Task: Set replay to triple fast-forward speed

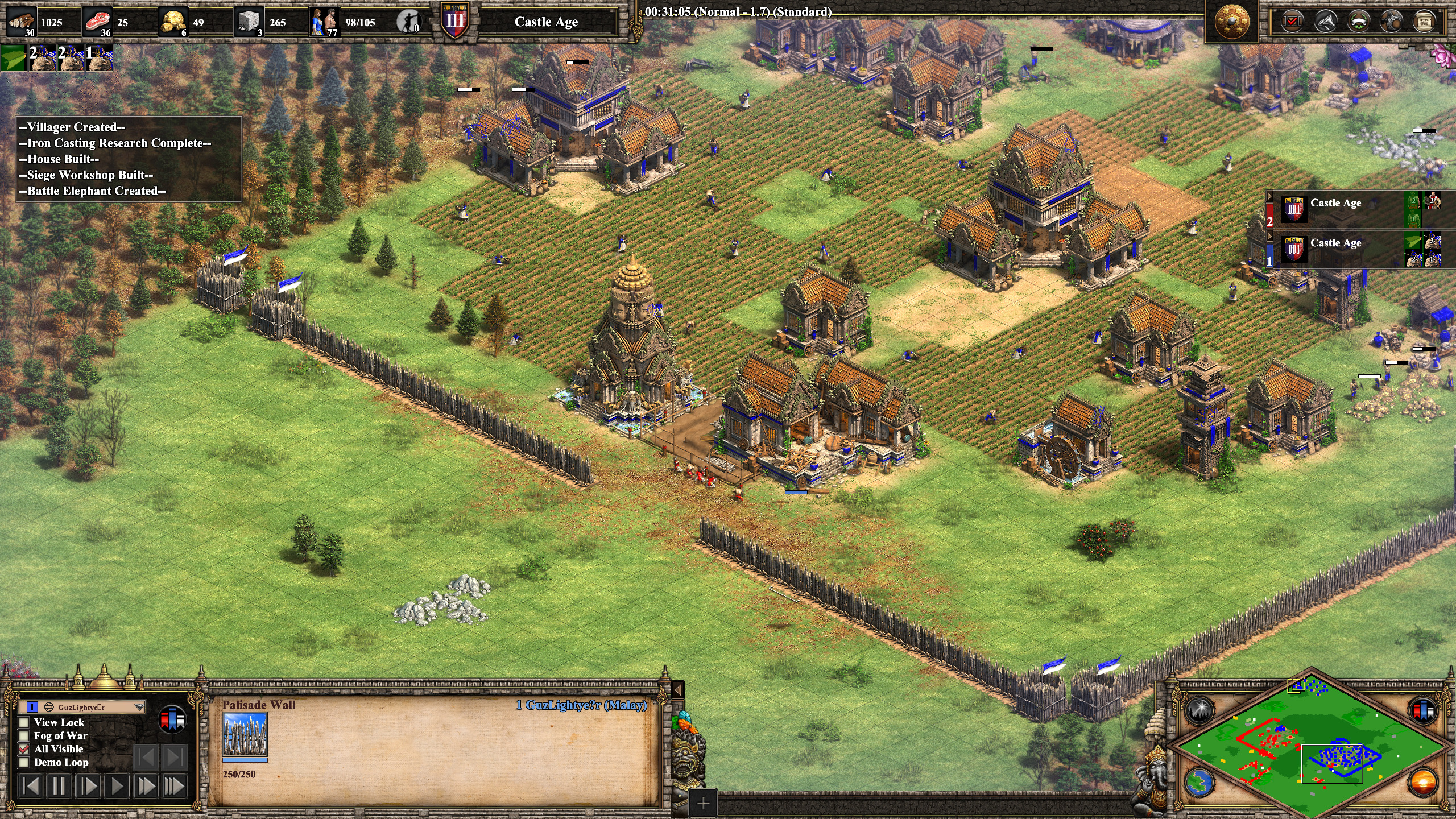Action: [x=175, y=787]
